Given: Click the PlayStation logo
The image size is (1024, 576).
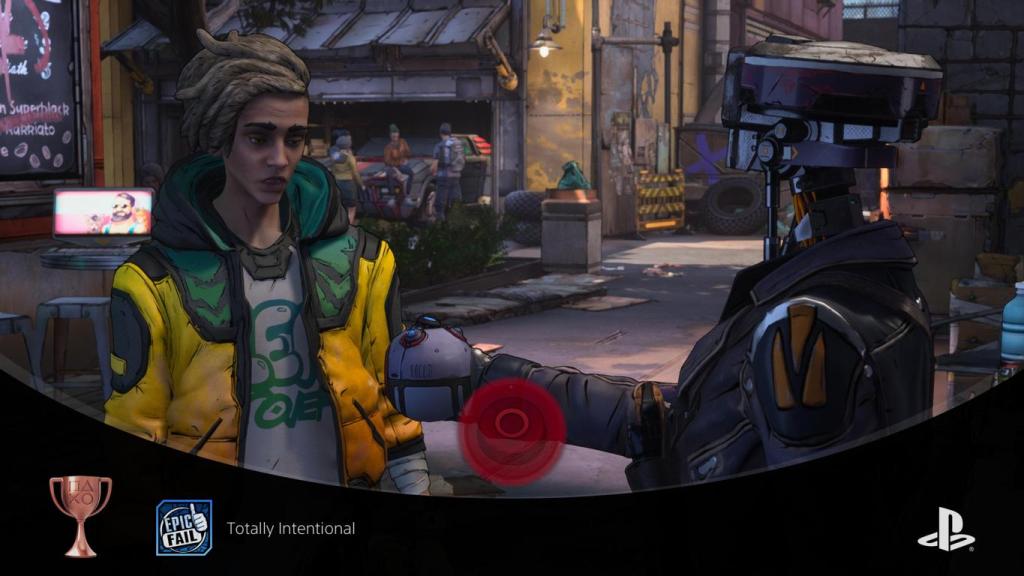Looking at the screenshot, I should pos(945,529).
